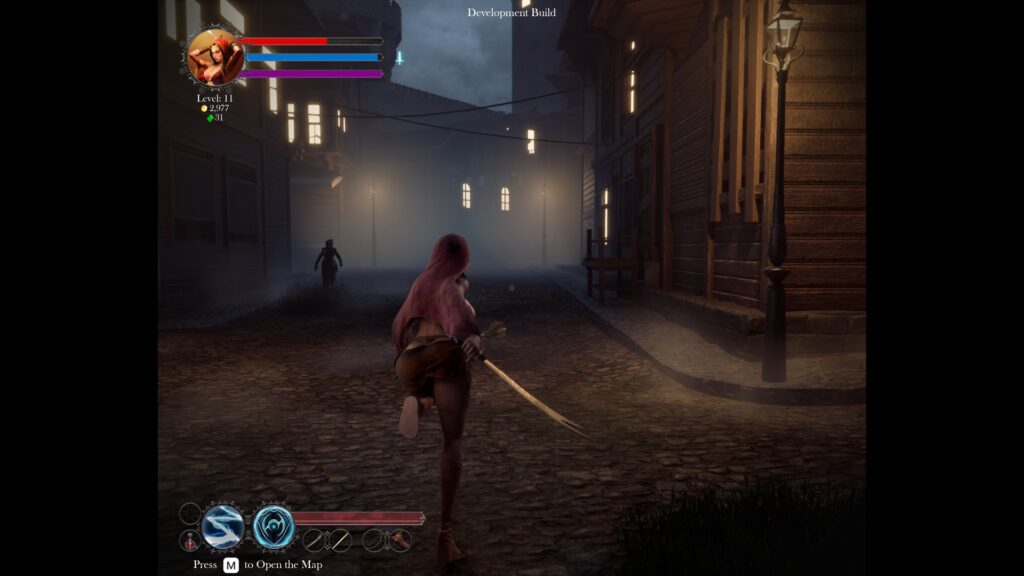Select the wooden hammer weapon slot
The width and height of the screenshot is (1024, 576).
click(x=400, y=540)
